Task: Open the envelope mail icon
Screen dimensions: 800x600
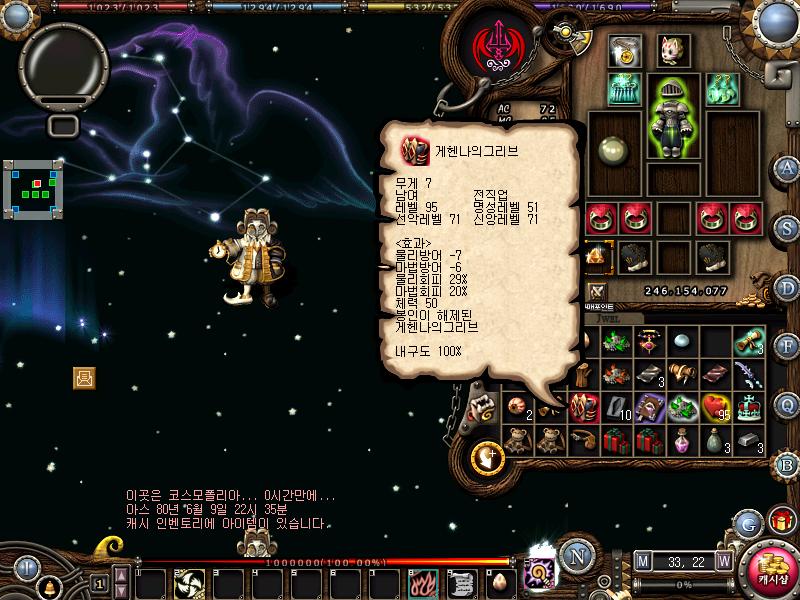Action: click(84, 377)
